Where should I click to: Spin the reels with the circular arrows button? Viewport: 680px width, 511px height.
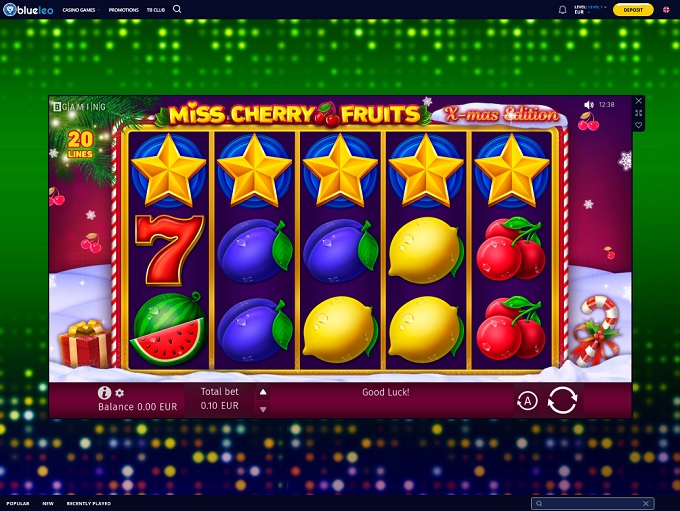562,400
